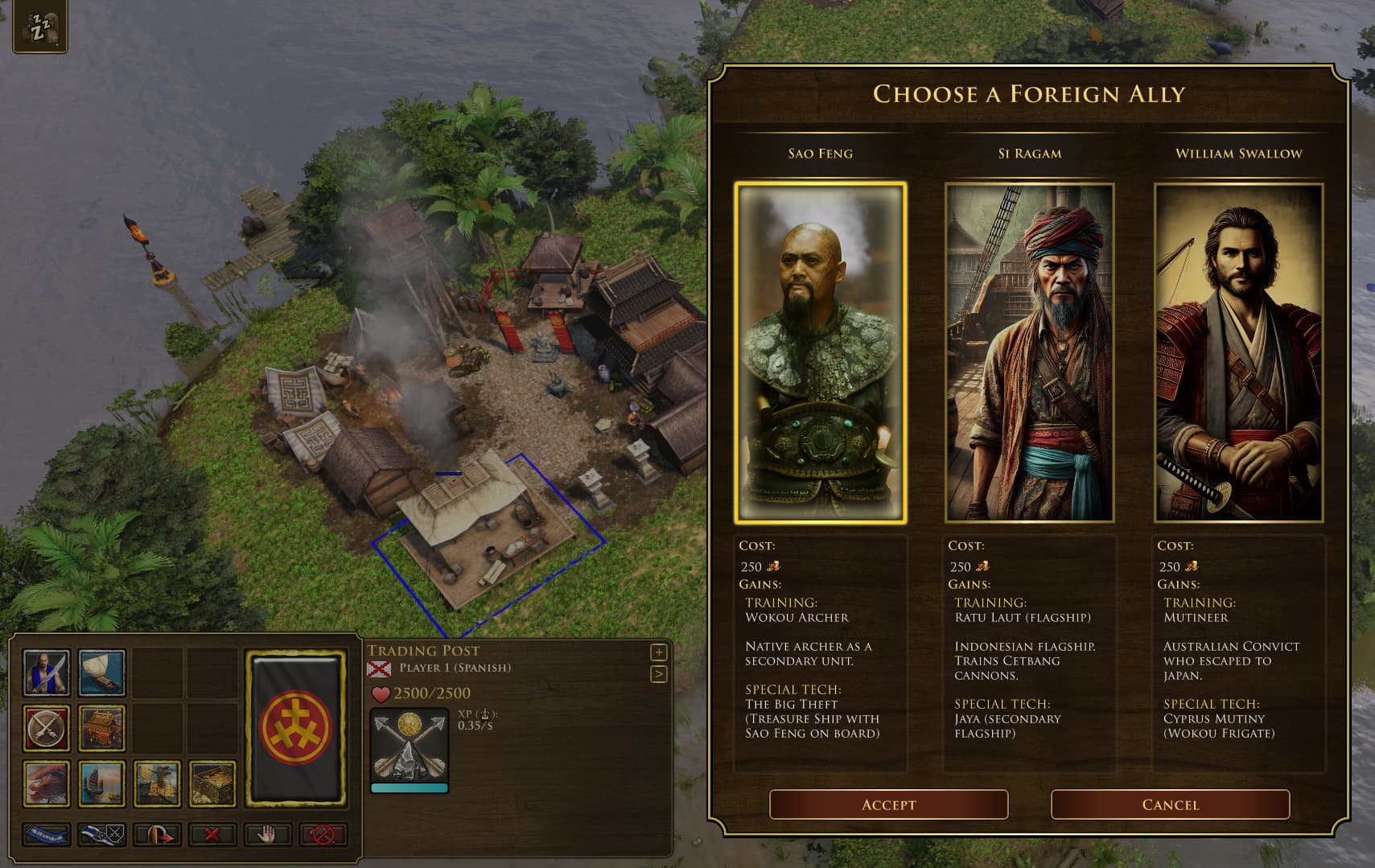This screenshot has width=1375, height=868.
Task: Choose the junk ship technology icon
Action: coord(102,784)
